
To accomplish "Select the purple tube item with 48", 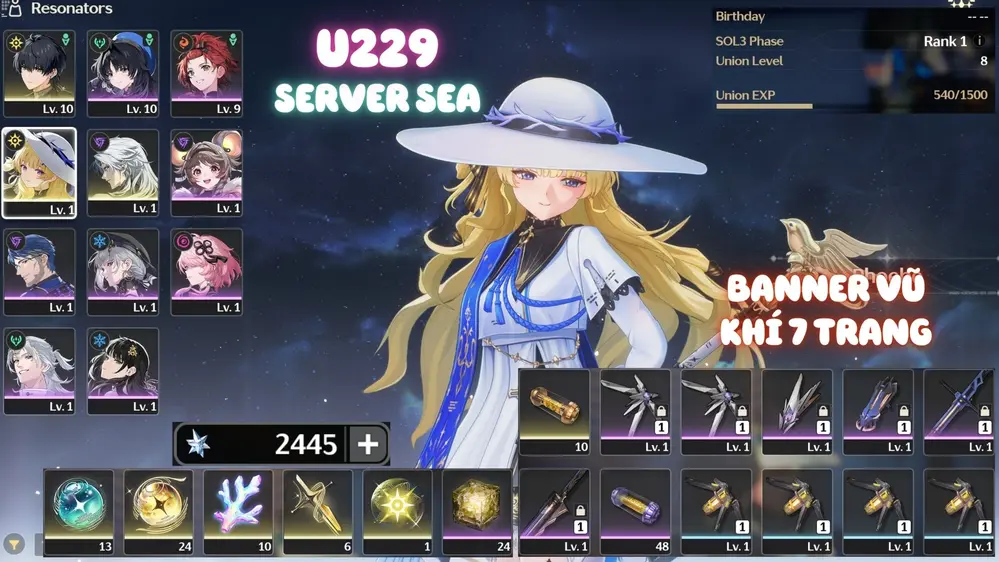I will [635, 510].
